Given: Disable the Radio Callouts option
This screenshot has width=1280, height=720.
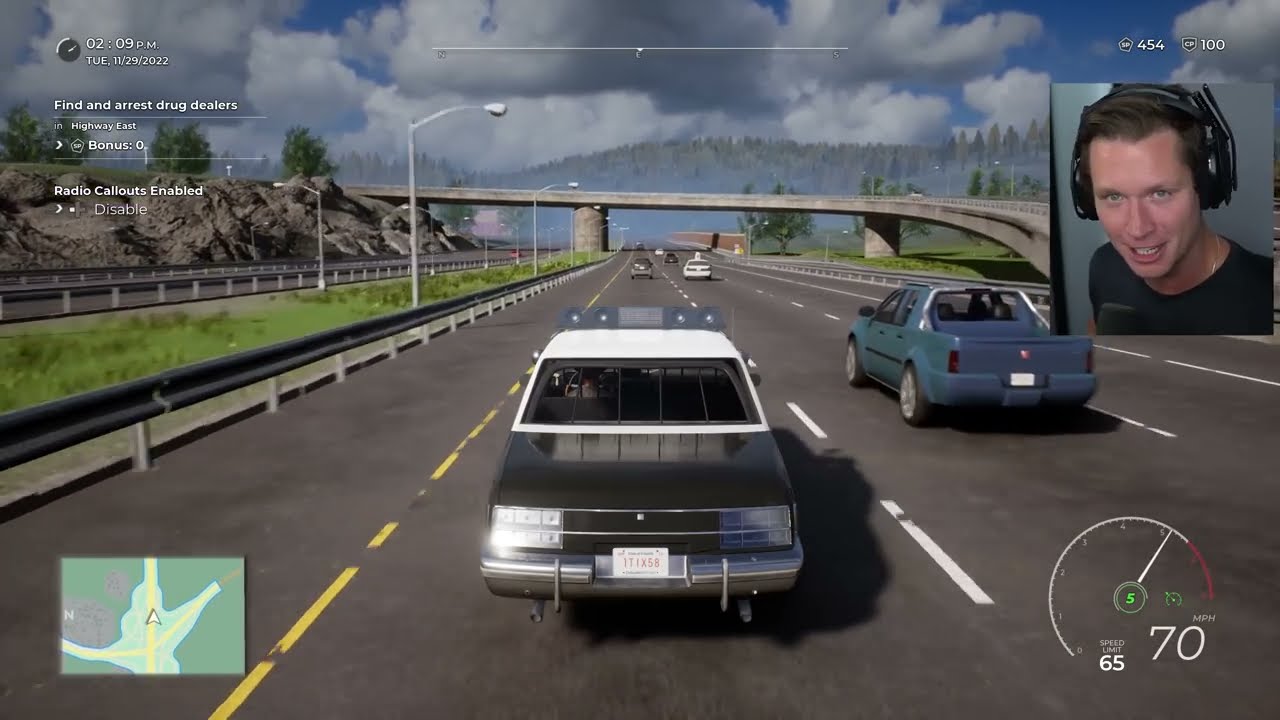Looking at the screenshot, I should 120,209.
